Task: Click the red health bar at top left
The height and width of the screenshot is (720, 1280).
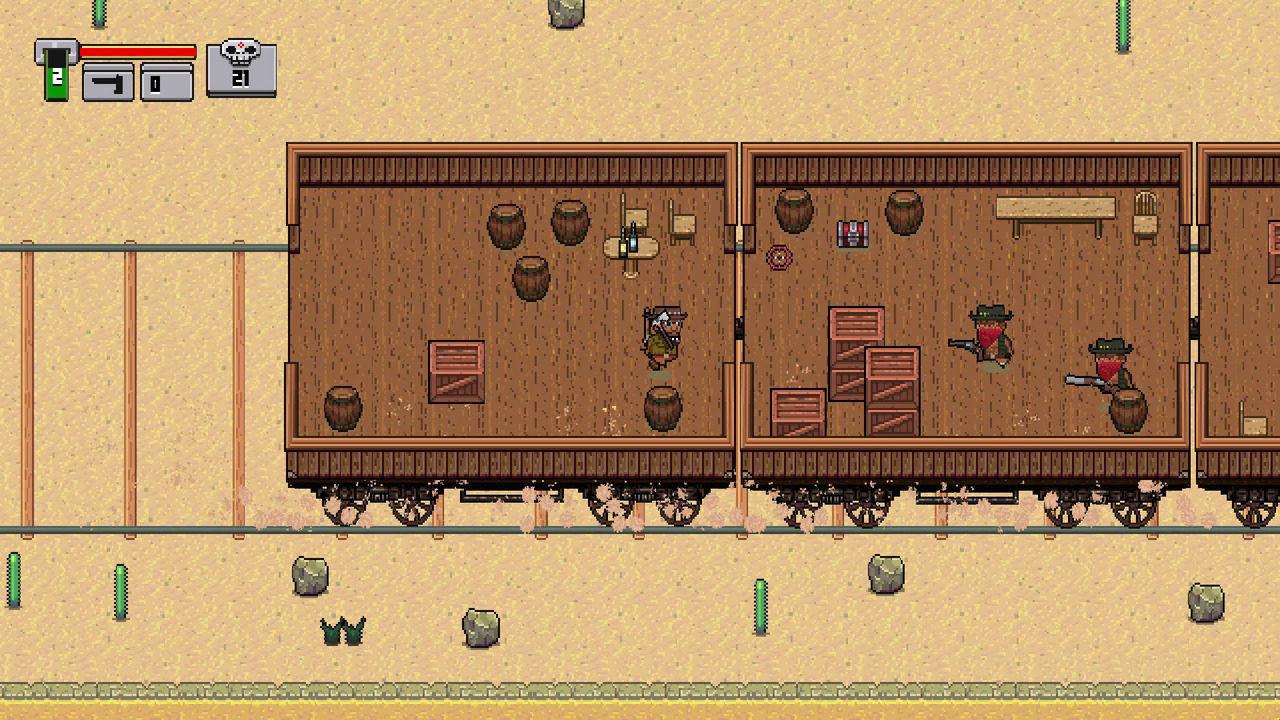Action: point(138,52)
